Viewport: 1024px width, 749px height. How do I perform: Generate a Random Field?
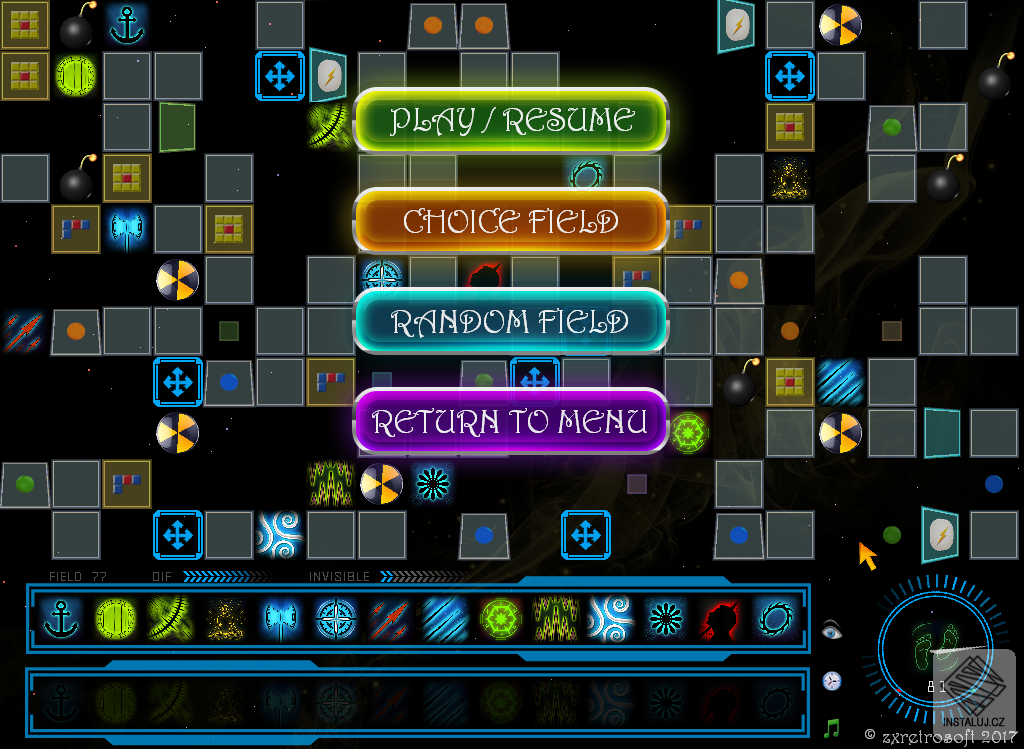[x=511, y=322]
